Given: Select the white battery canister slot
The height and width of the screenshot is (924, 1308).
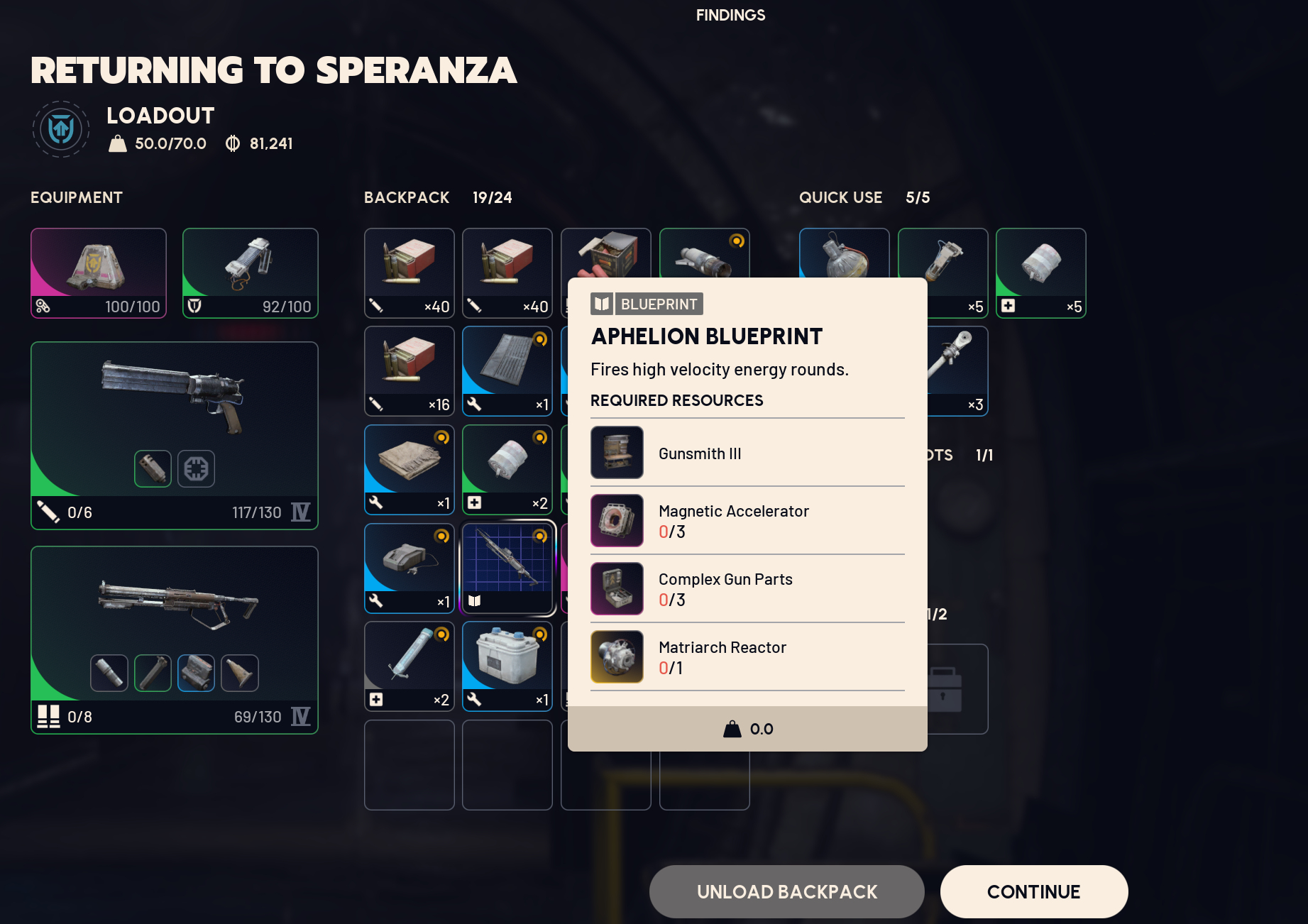Looking at the screenshot, I should (507, 666).
